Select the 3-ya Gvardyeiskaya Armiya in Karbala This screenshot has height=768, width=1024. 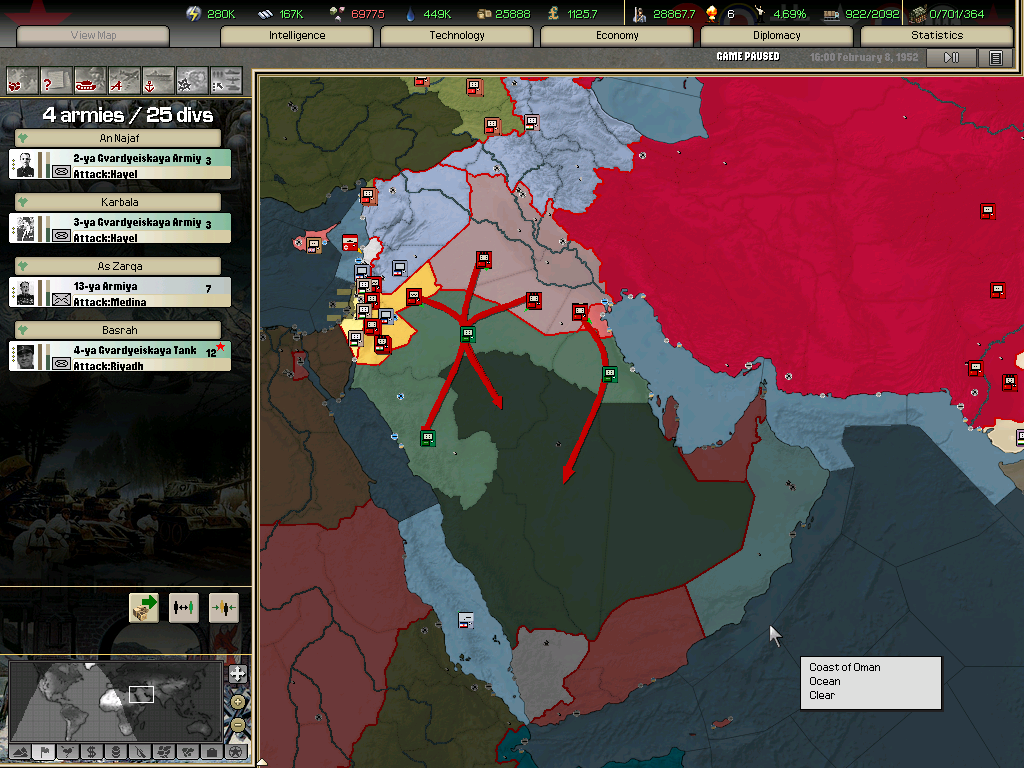pos(120,229)
